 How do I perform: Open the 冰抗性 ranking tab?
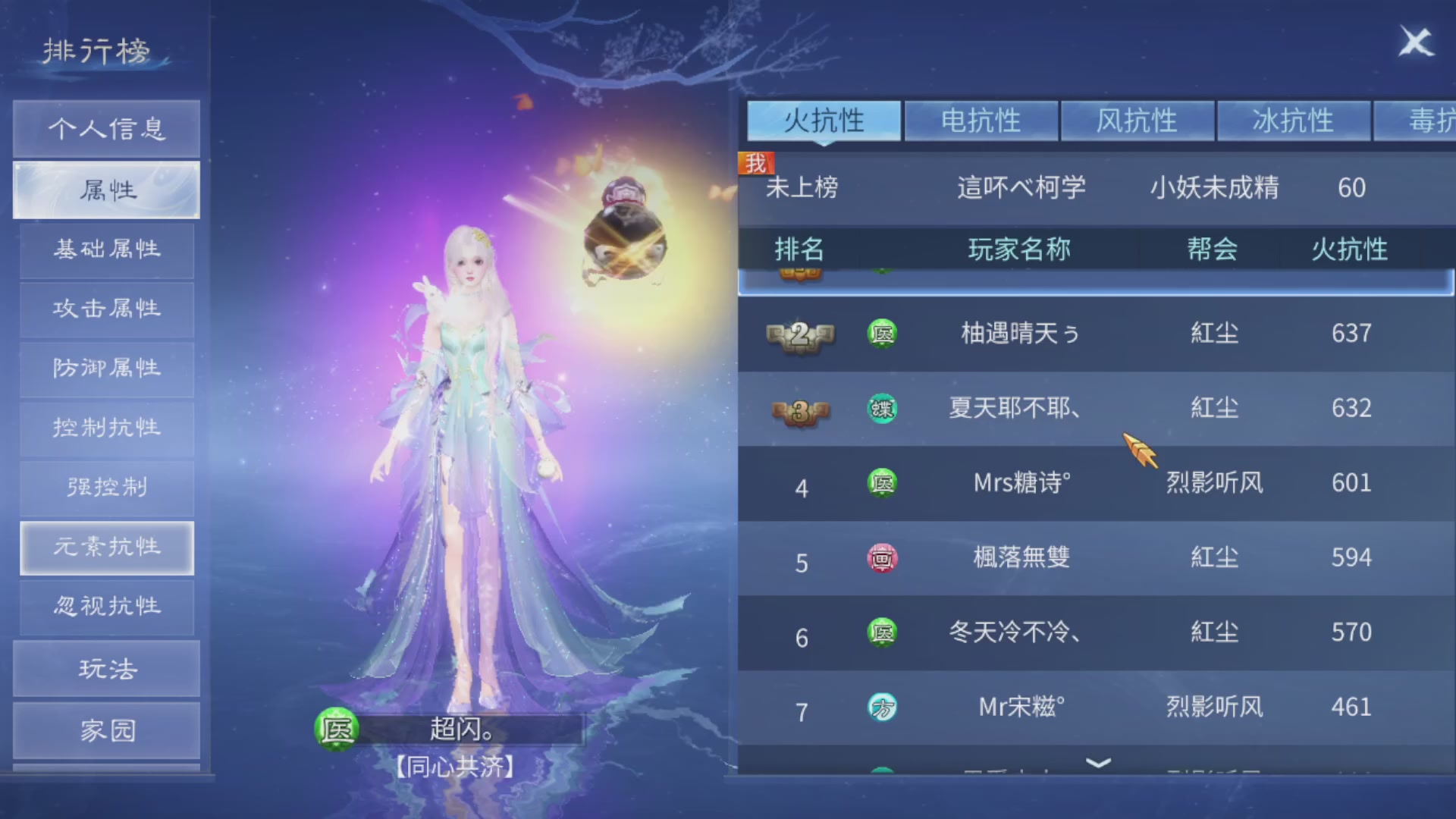1293,120
